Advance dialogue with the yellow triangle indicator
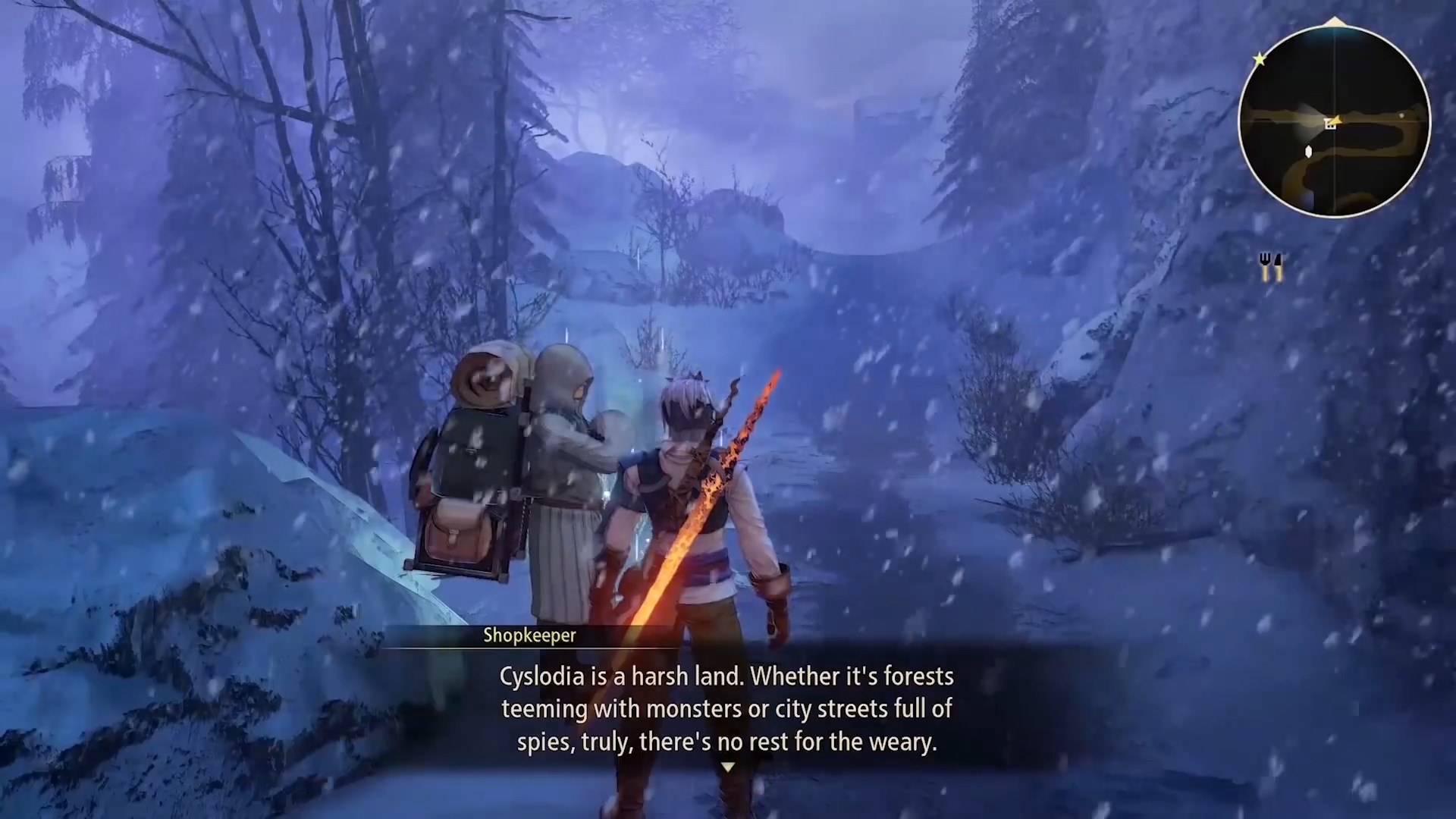 [726, 767]
